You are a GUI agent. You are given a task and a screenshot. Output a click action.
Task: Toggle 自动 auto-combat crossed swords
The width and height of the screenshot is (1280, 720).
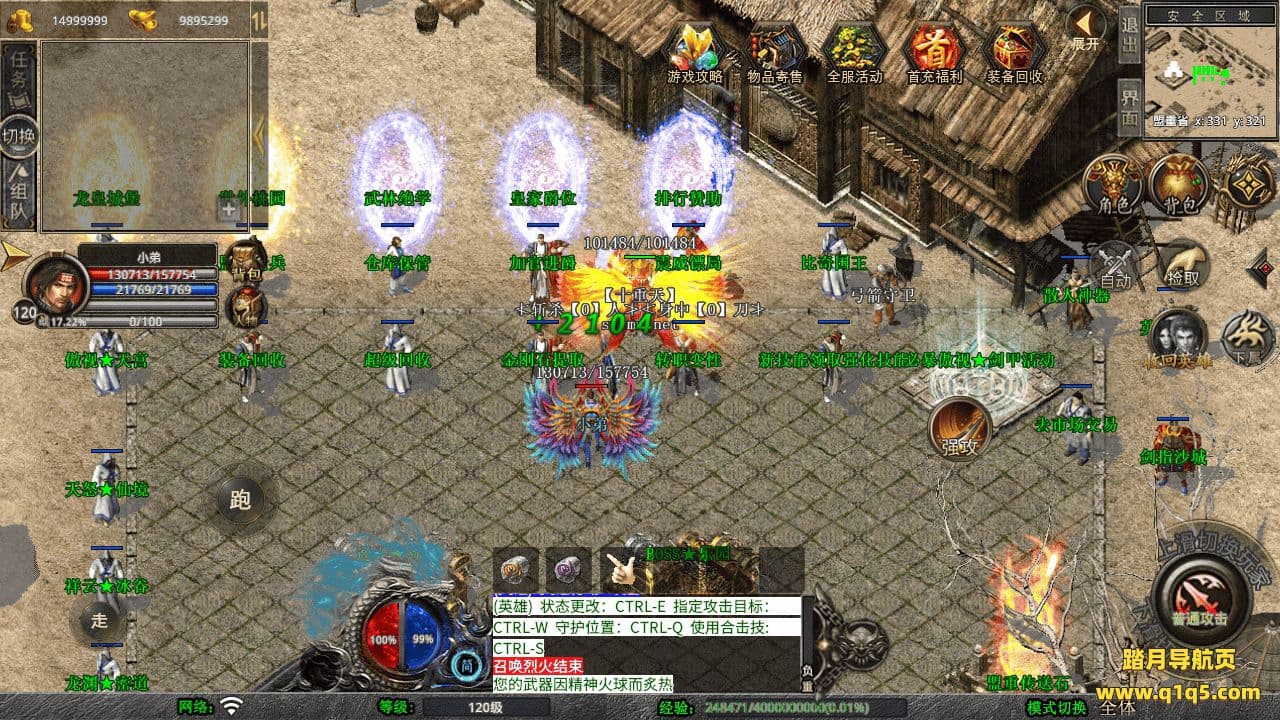(x=1115, y=265)
